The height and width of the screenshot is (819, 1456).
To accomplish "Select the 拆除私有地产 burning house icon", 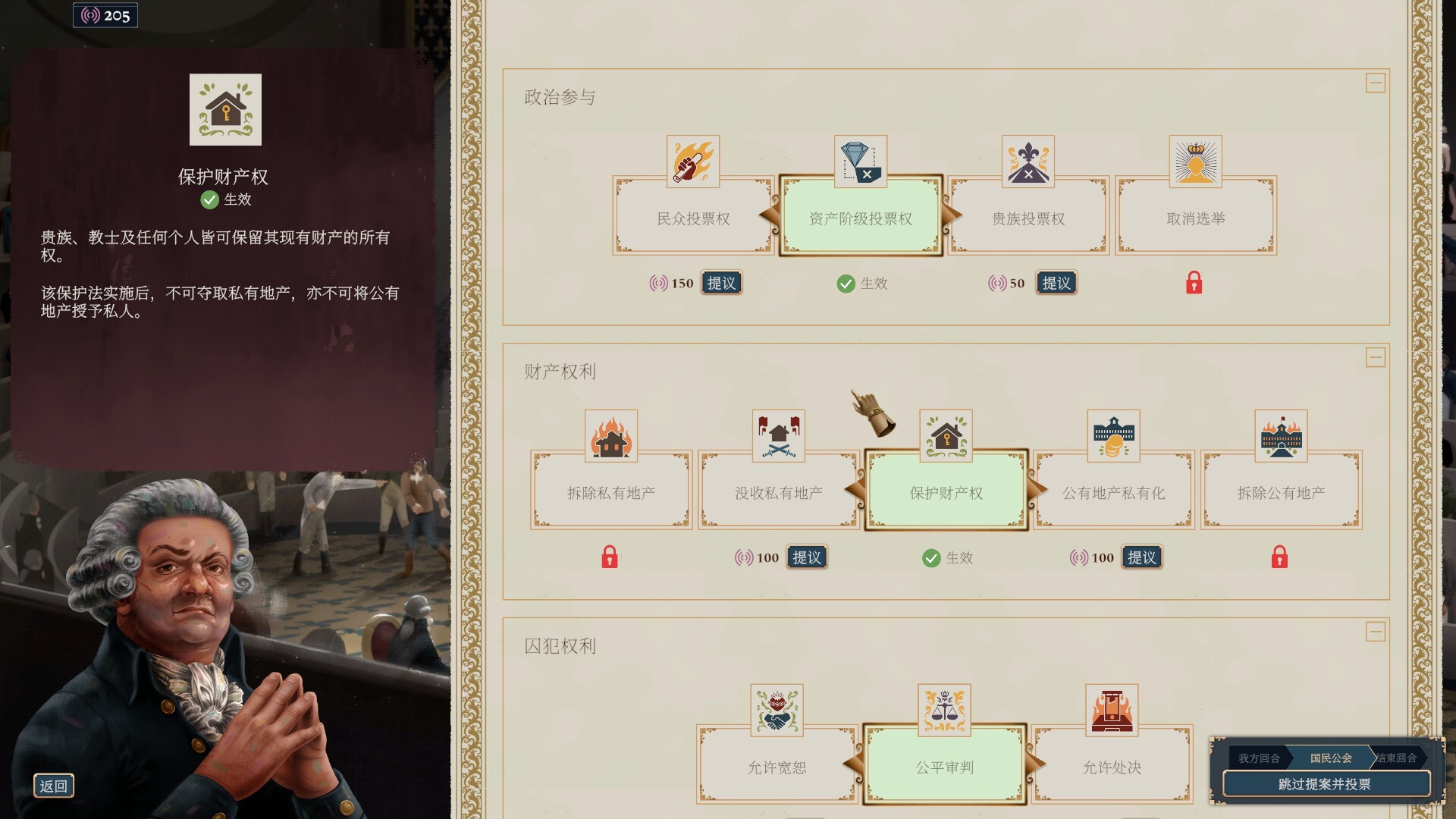I will (x=610, y=435).
